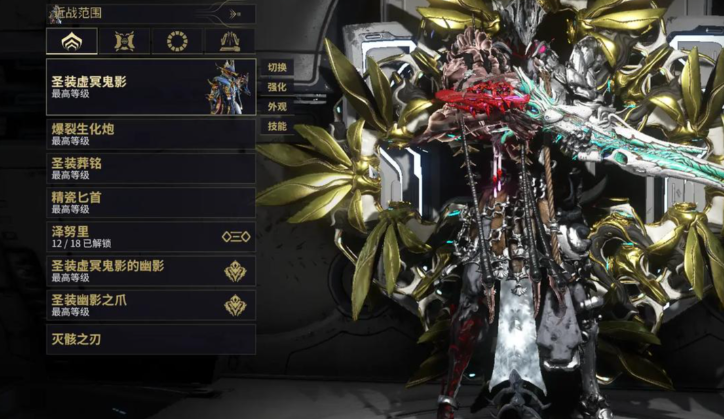Open the 外观 (appearance) option

tap(277, 107)
